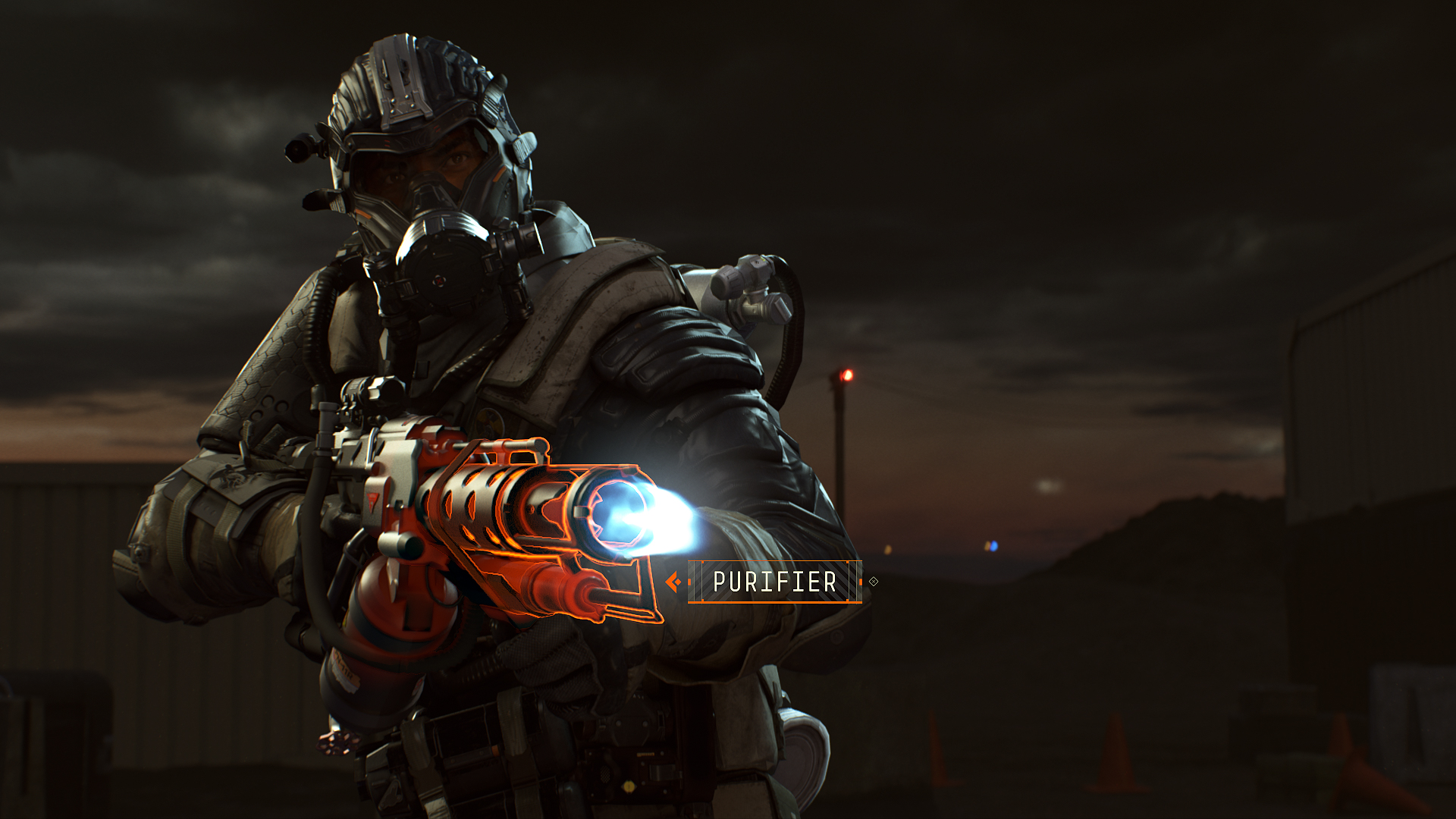Image resolution: width=1456 pixels, height=819 pixels.
Task: Select the PURIFIER weapon label
Action: [774, 582]
